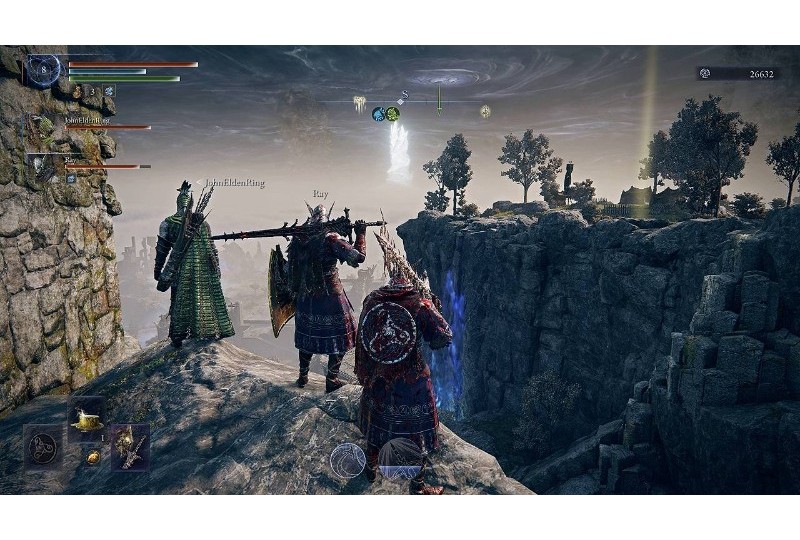Click the green circular compass marker
This screenshot has height=540, width=800.
(x=393, y=114)
